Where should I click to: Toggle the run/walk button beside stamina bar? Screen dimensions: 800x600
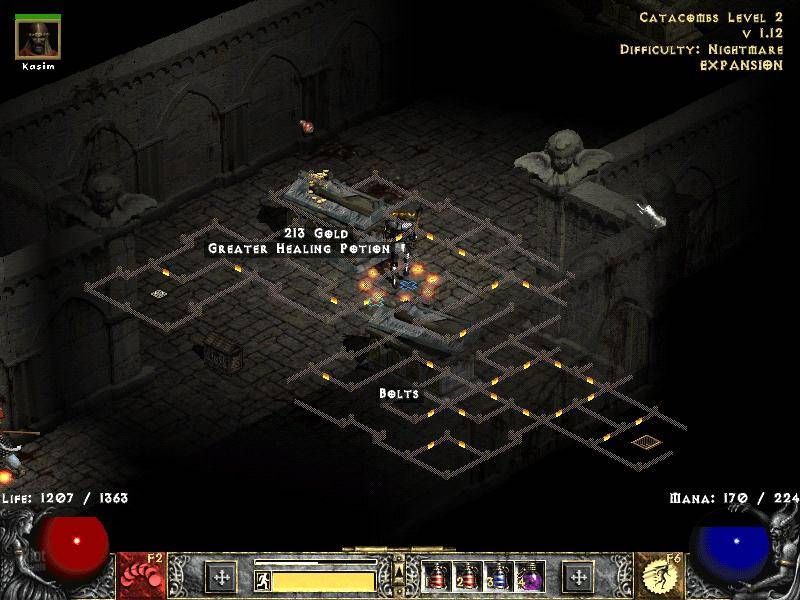(262, 578)
